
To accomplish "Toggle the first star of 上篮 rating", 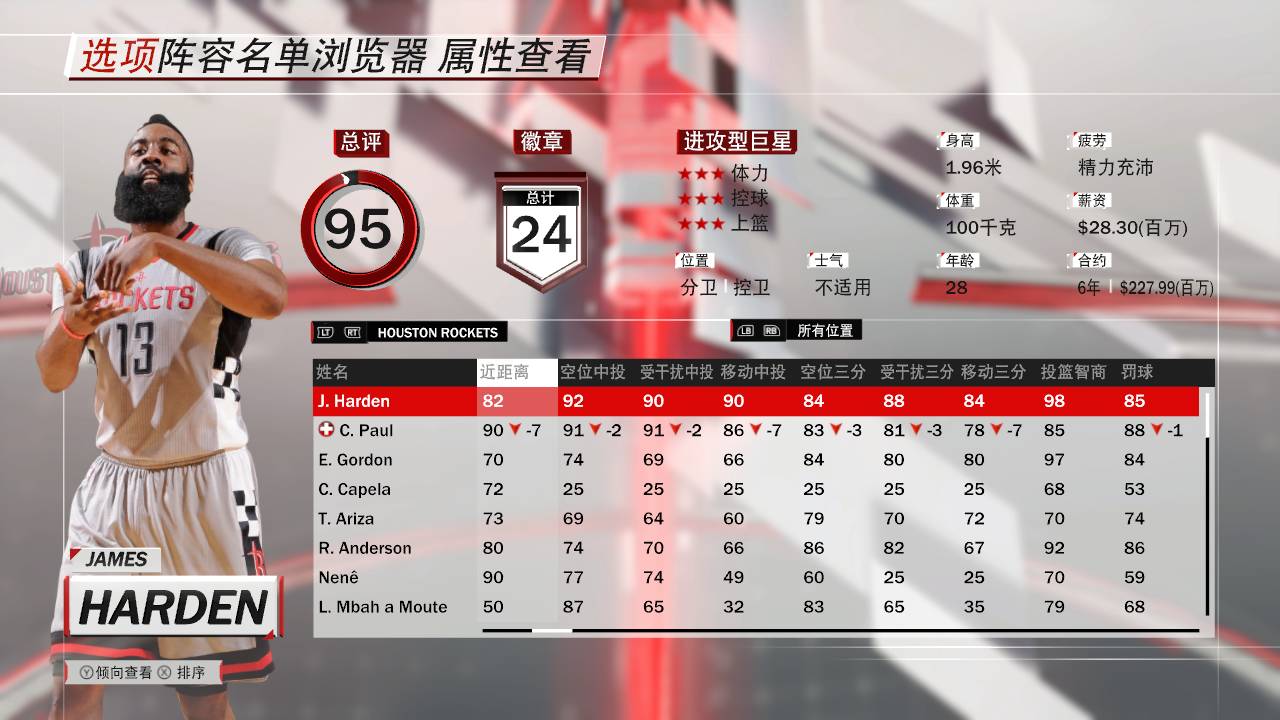I will (685, 222).
